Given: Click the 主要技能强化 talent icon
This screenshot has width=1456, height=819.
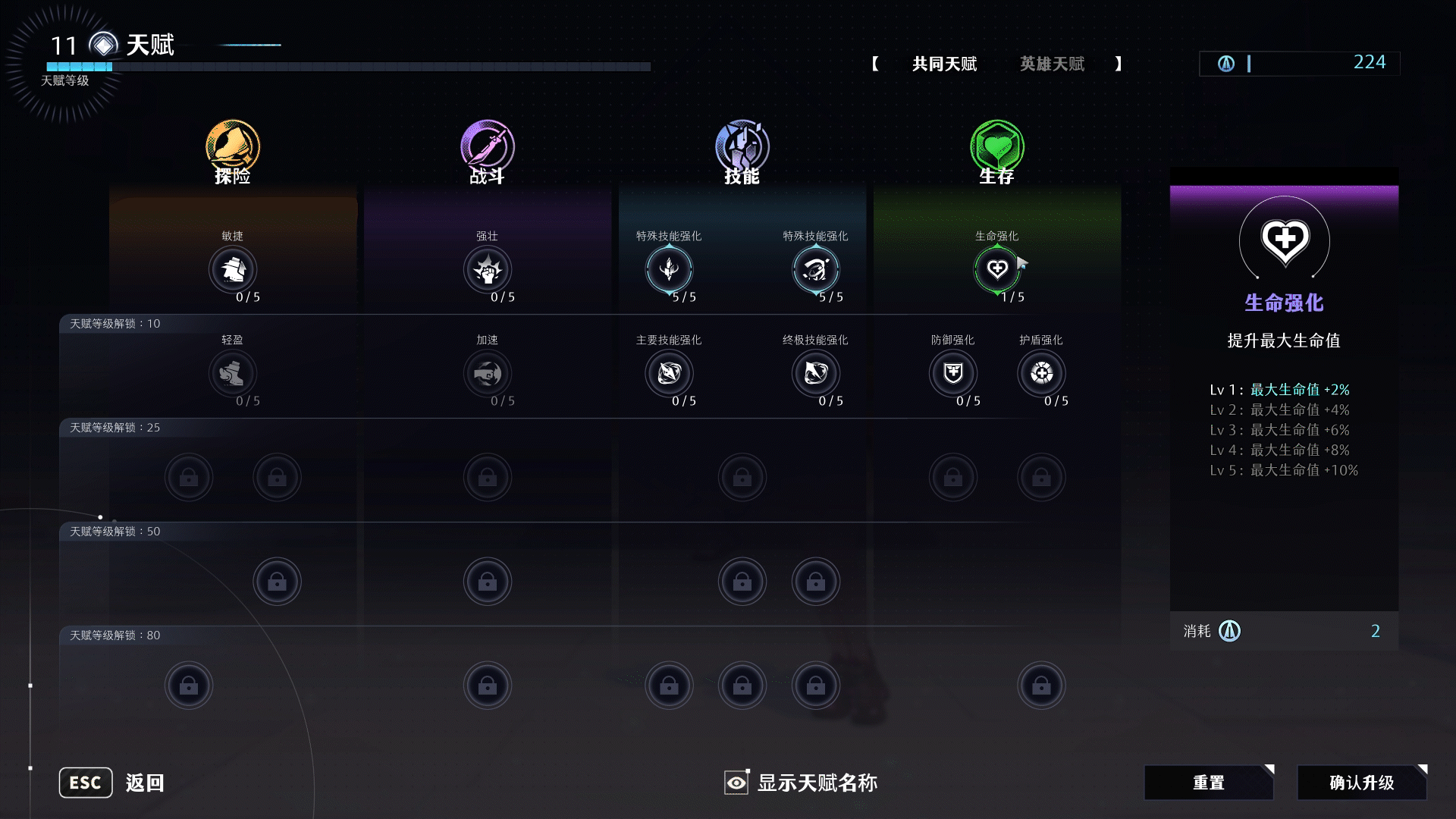Looking at the screenshot, I should click(x=669, y=373).
